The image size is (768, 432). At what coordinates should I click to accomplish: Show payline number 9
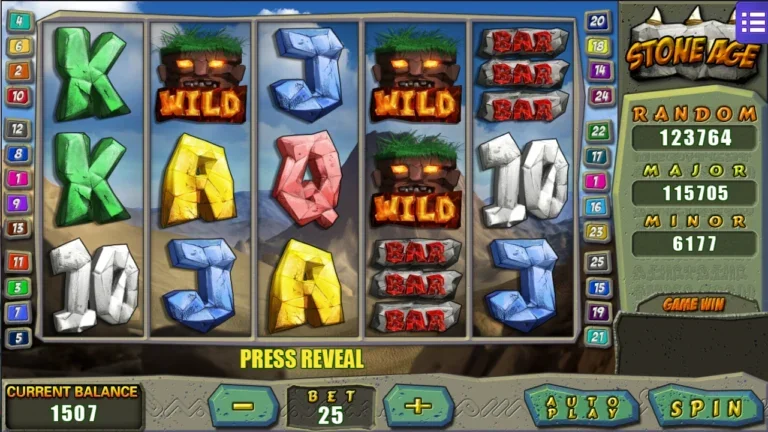coord(19,203)
